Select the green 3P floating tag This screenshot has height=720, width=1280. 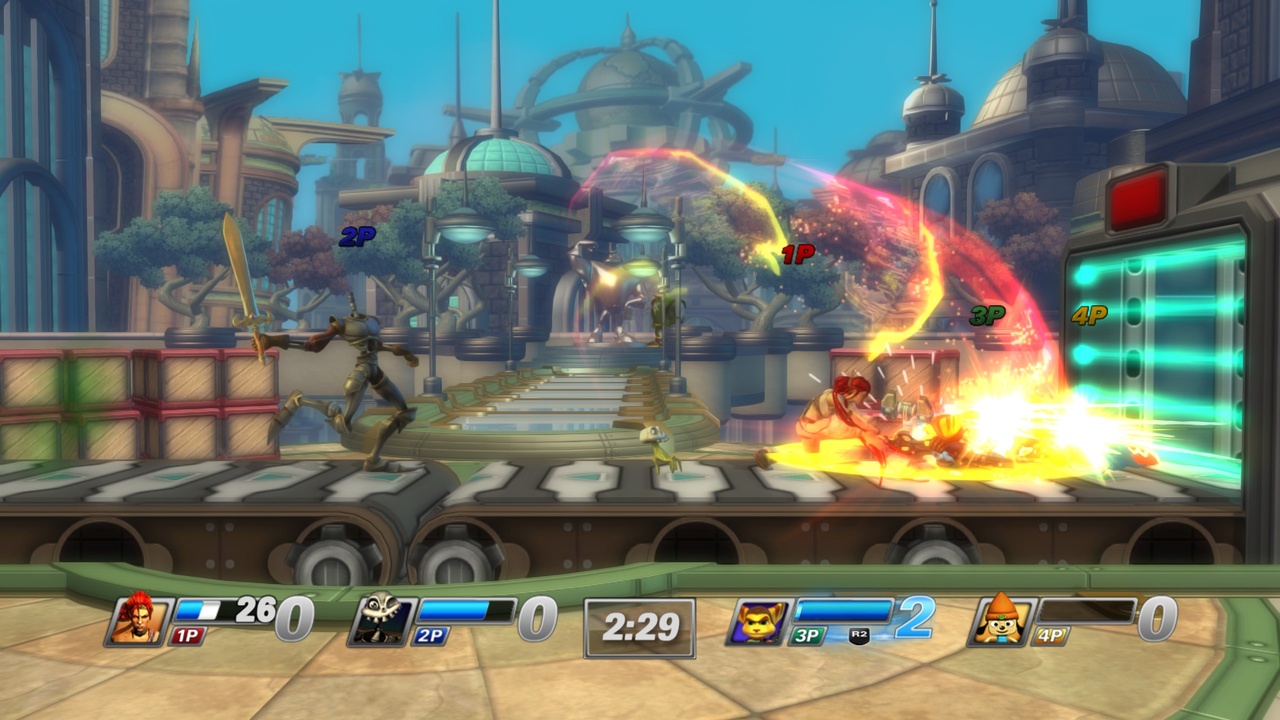click(987, 315)
